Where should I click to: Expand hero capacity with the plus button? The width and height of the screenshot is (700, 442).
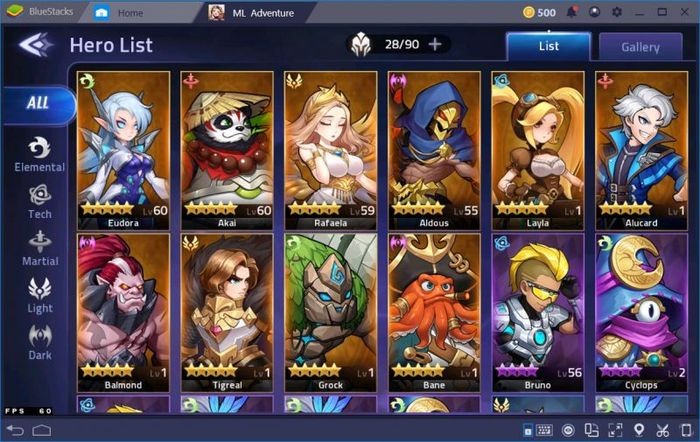pyautogui.click(x=435, y=44)
